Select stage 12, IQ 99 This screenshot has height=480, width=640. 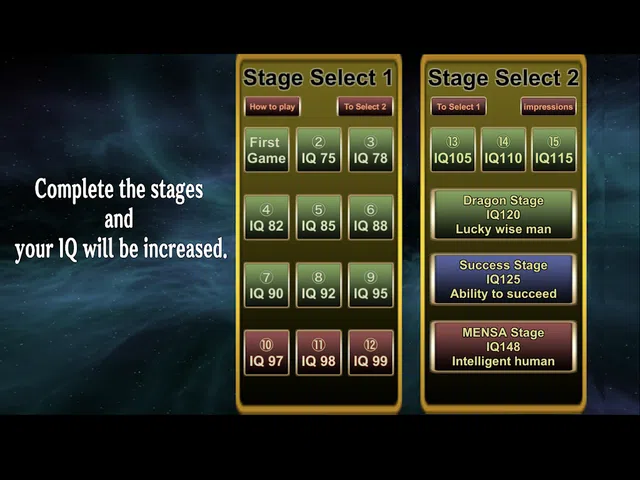371,352
